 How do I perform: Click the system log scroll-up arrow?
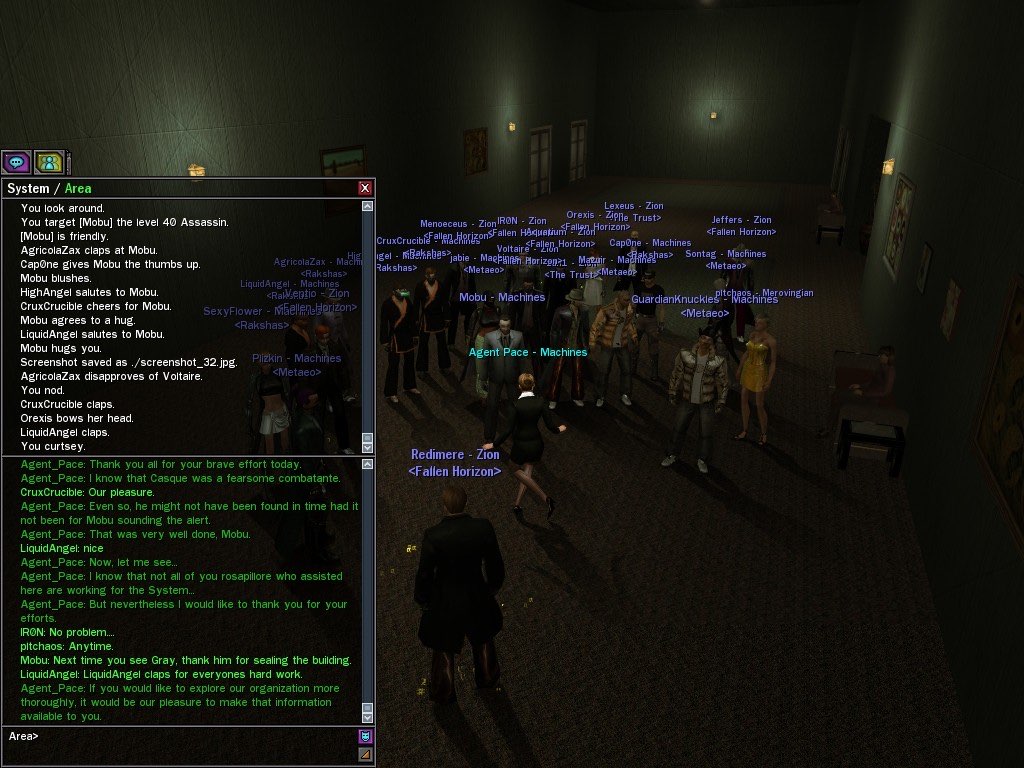point(367,206)
